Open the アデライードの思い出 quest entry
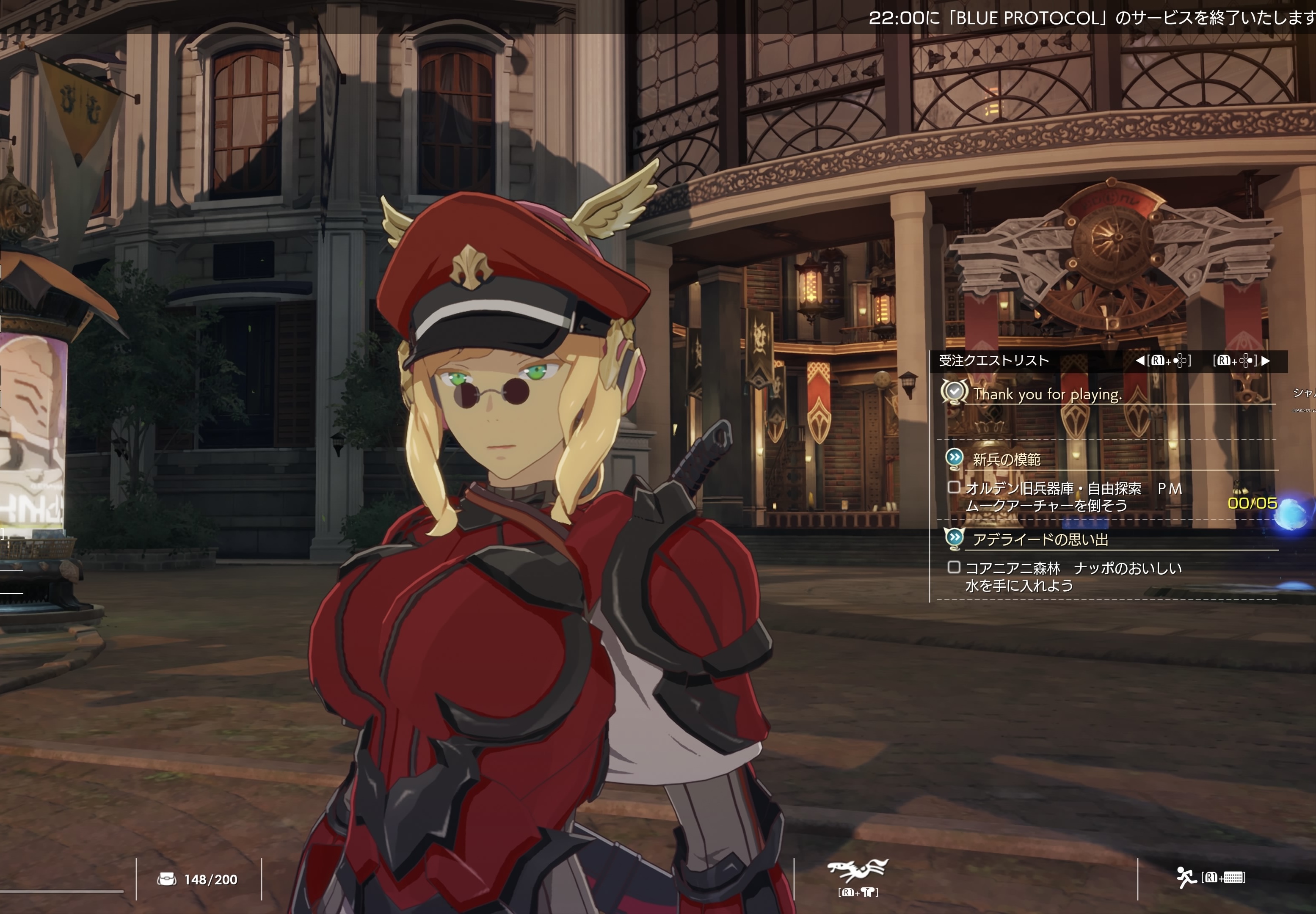1316x914 pixels. coord(1040,539)
